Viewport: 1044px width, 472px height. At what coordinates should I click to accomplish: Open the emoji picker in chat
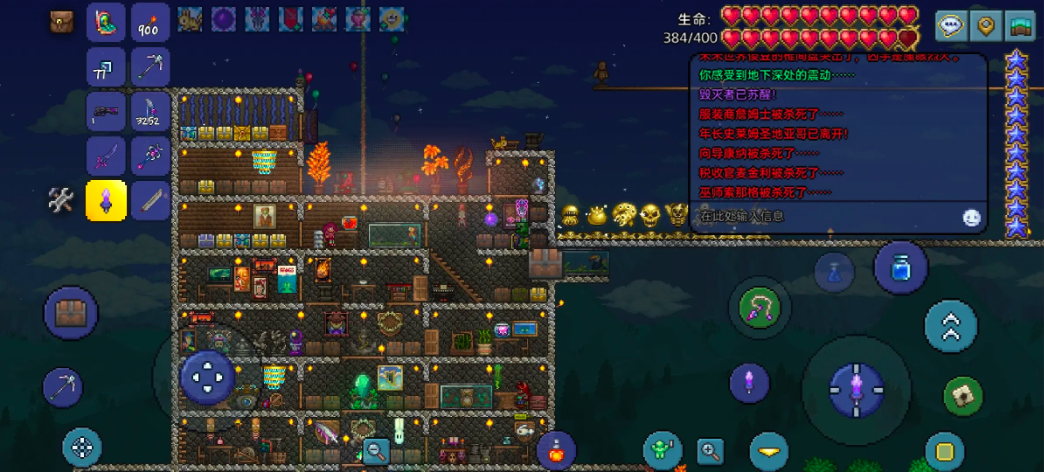tap(971, 217)
